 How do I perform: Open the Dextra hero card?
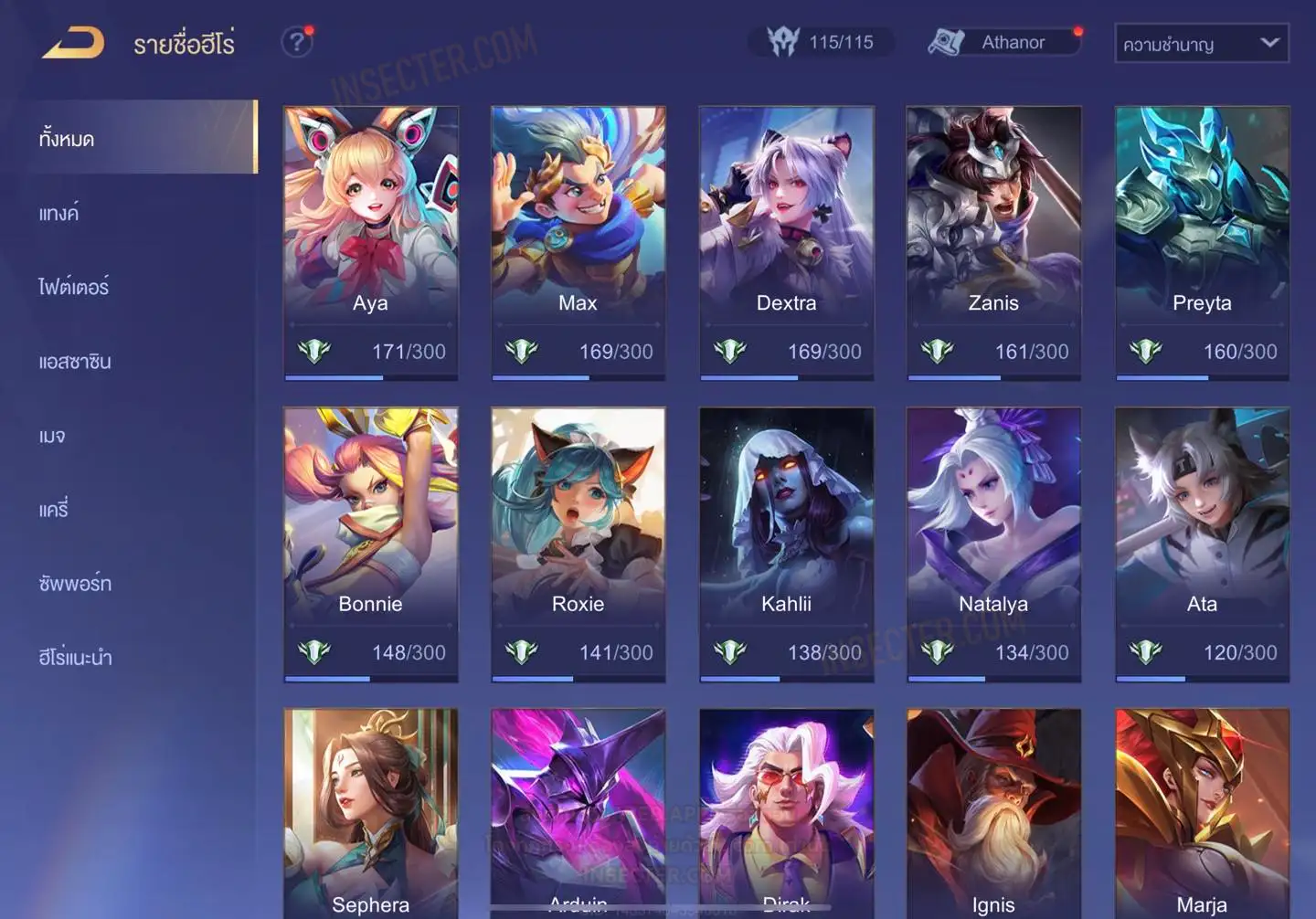tap(786, 242)
